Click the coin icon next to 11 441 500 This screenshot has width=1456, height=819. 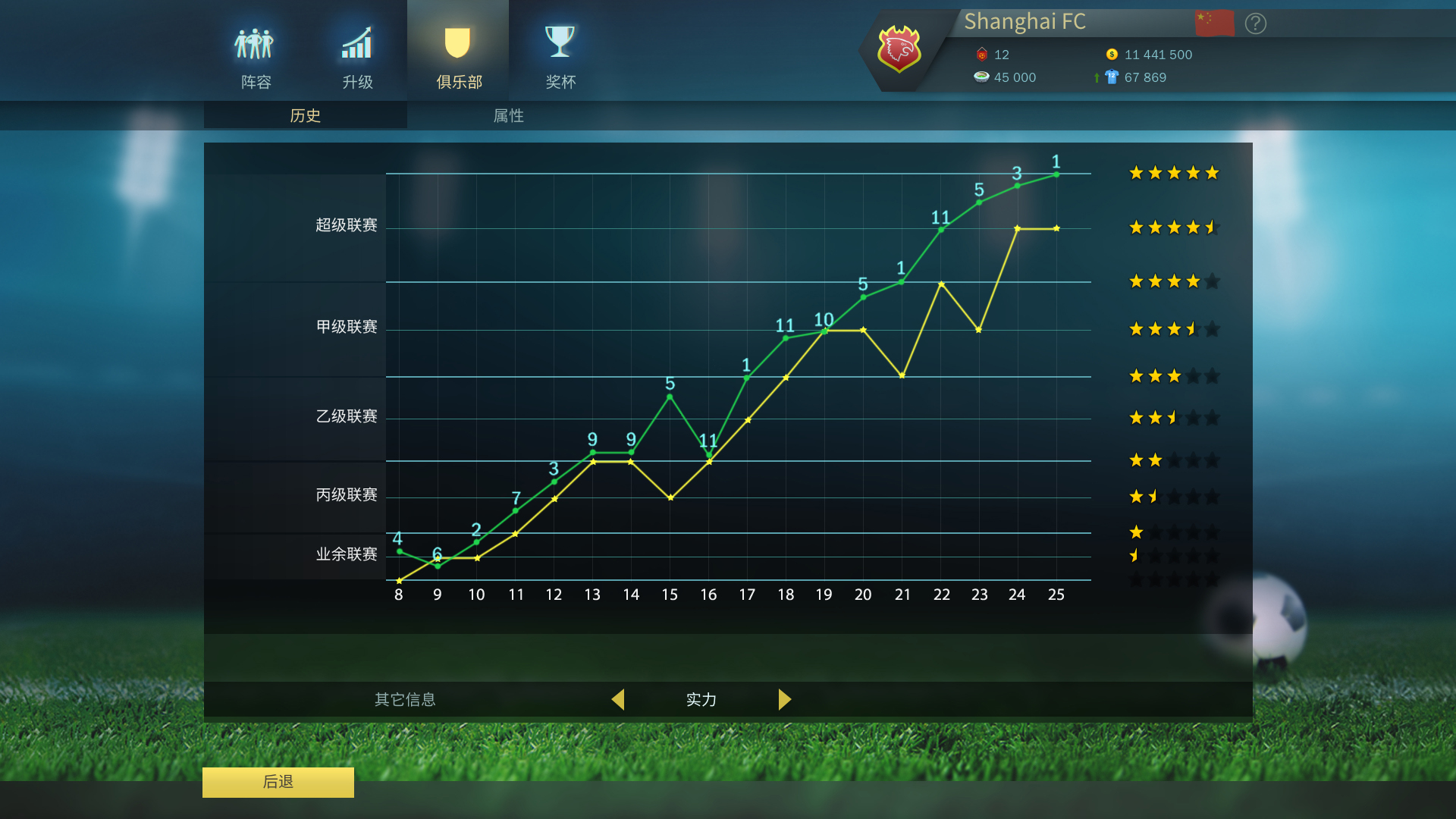1112,55
